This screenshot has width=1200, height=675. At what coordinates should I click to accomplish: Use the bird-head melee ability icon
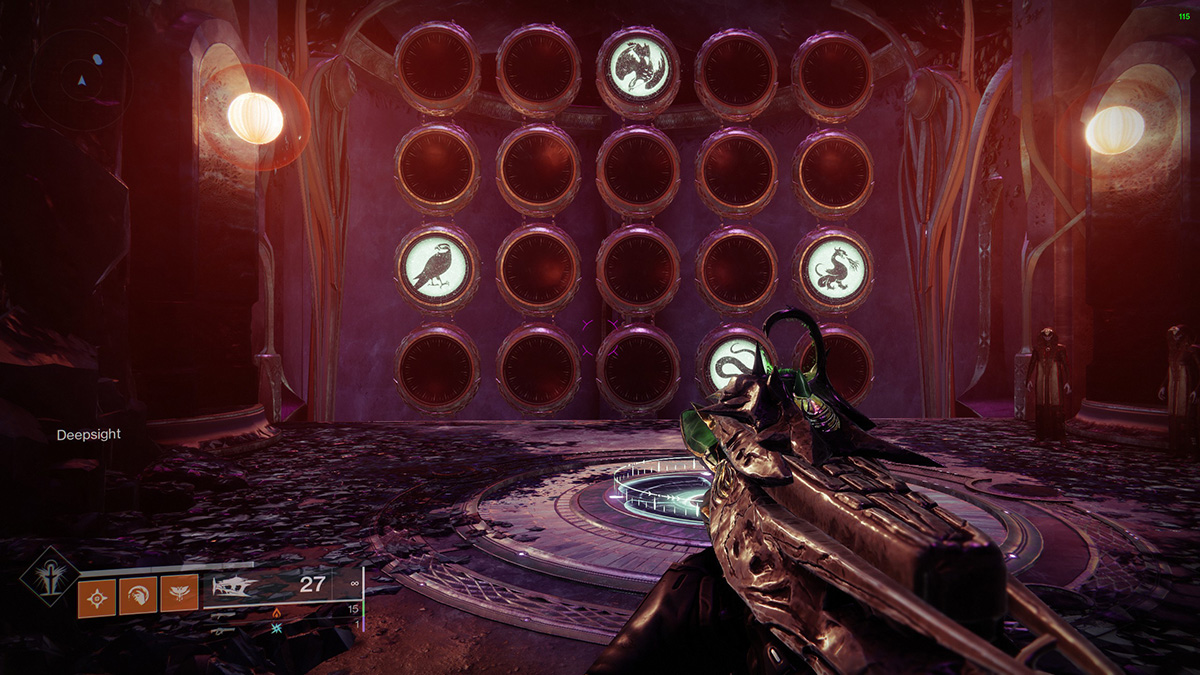(x=137, y=596)
